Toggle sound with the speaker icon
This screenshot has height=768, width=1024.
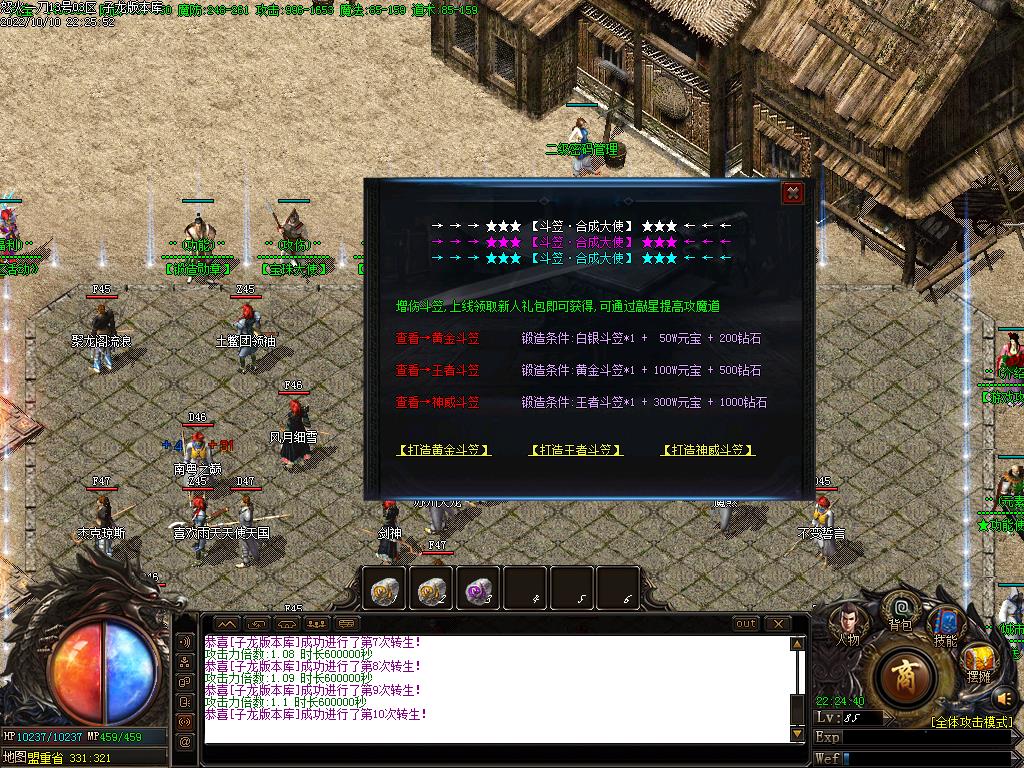coord(1004,697)
